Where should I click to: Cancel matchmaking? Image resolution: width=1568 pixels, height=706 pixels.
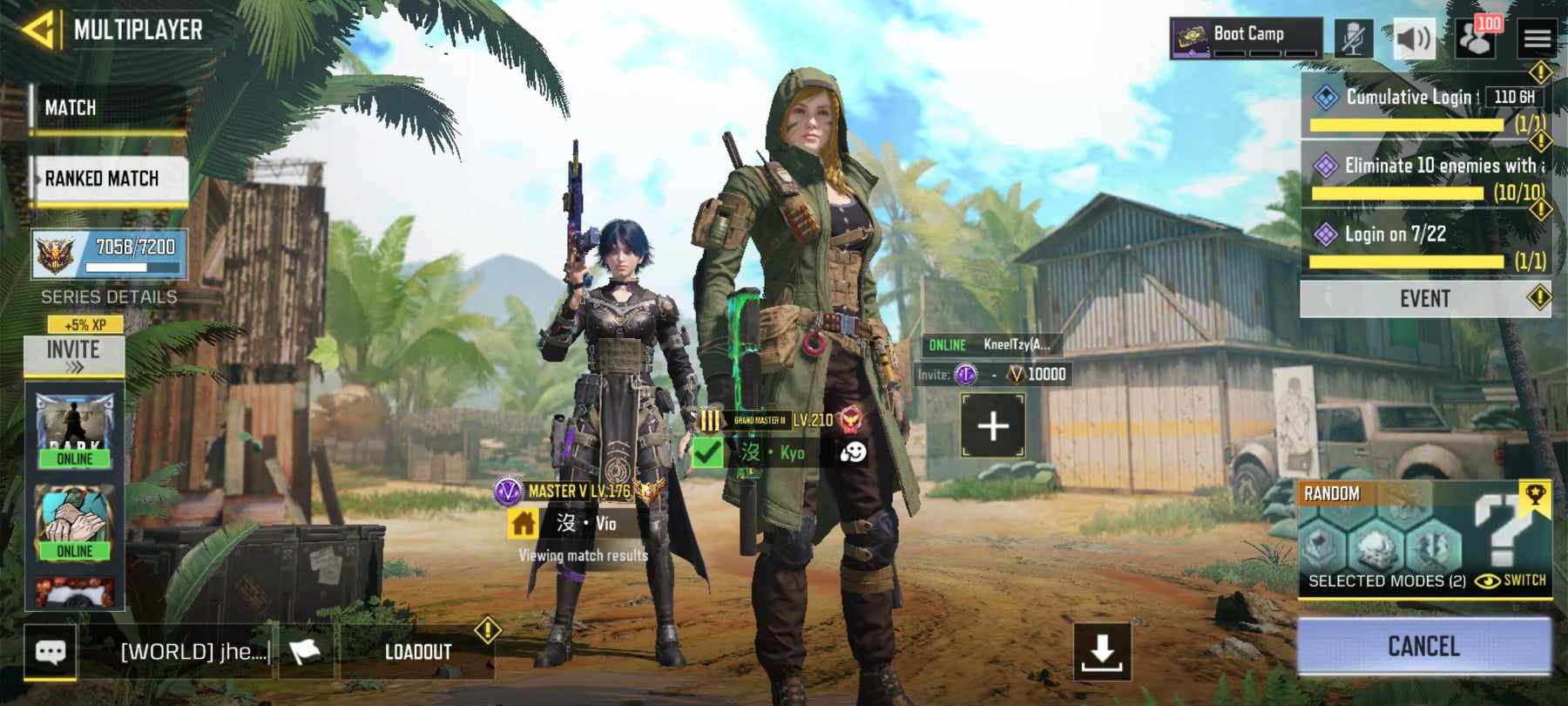click(x=1423, y=647)
